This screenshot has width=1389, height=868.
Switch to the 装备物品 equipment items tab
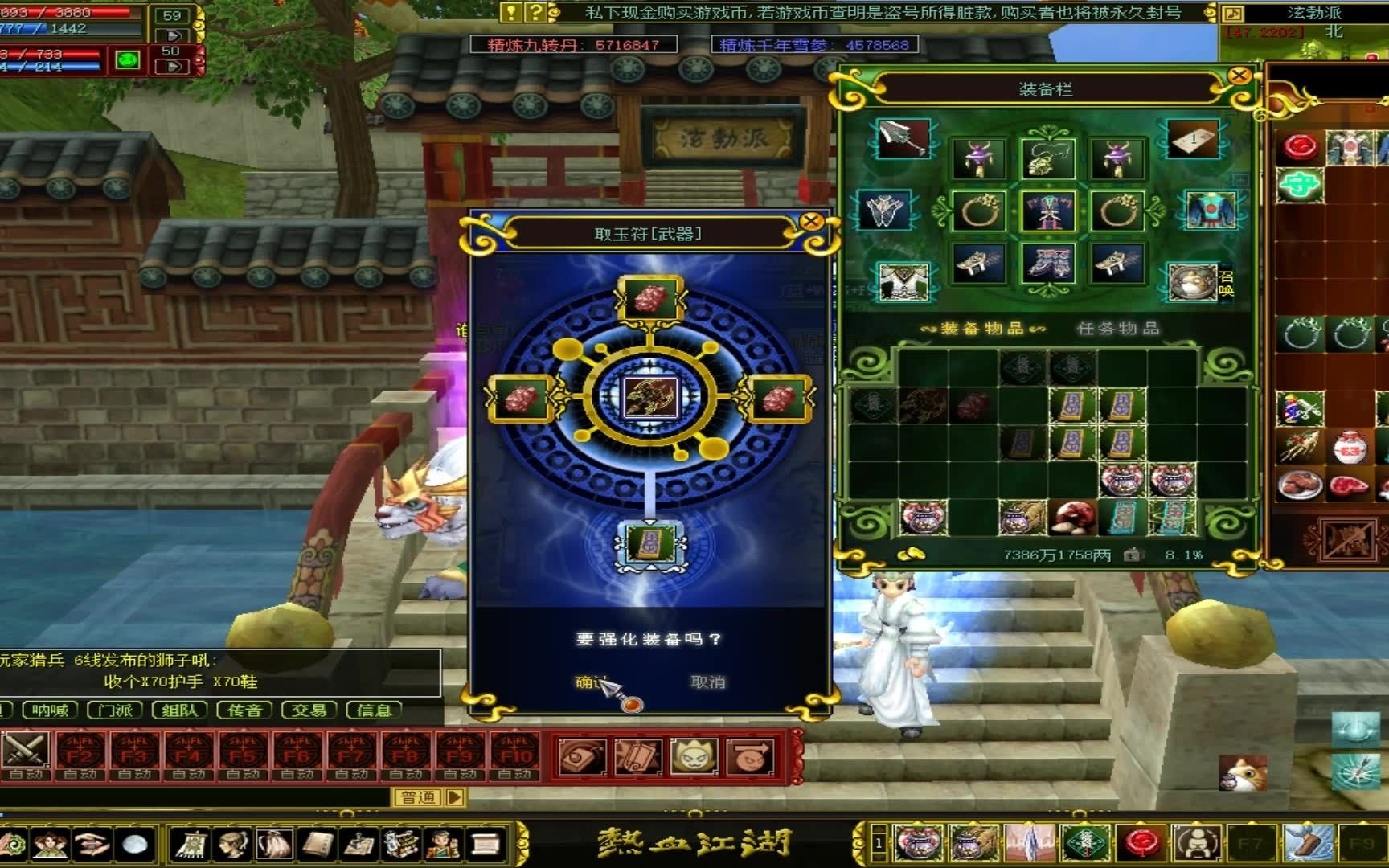click(982, 328)
